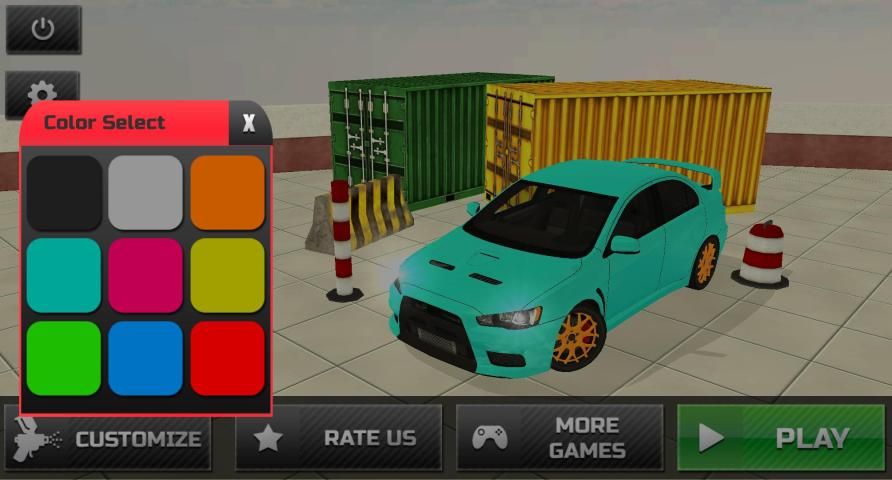
Task: Choose the magenta pink color swatch
Action: pos(146,275)
